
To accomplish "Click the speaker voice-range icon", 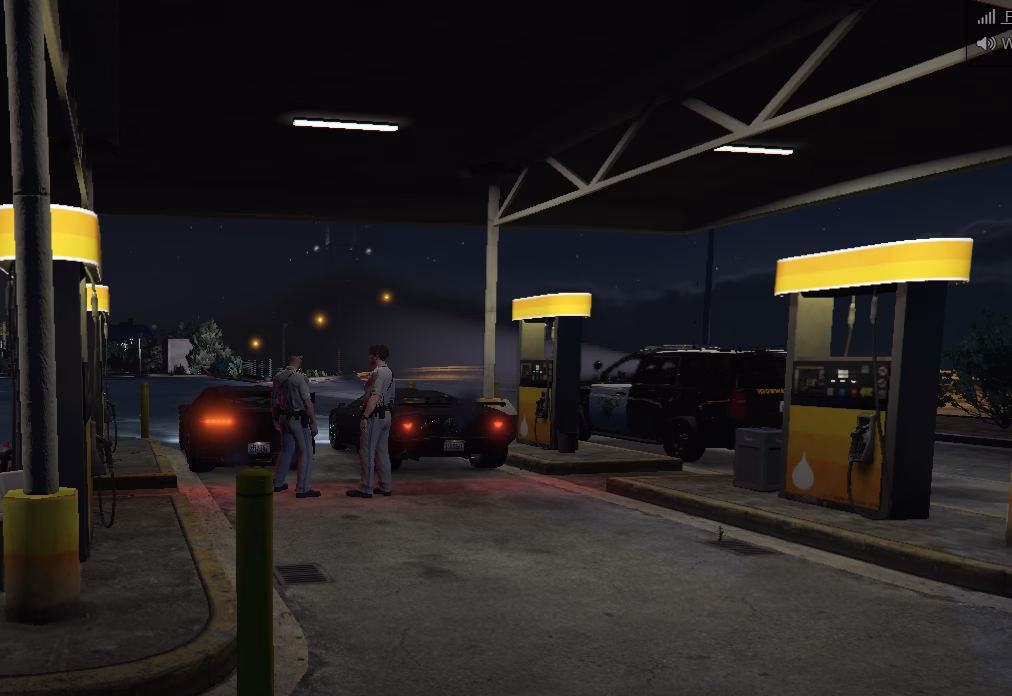I will (x=986, y=43).
